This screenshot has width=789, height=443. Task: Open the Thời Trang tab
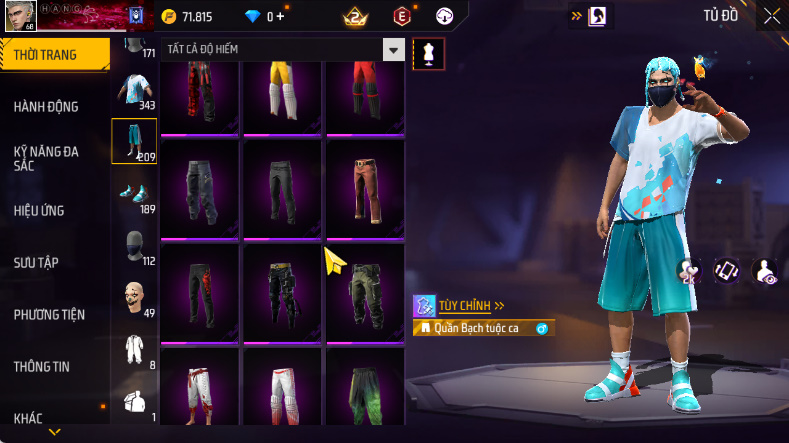coord(46,55)
